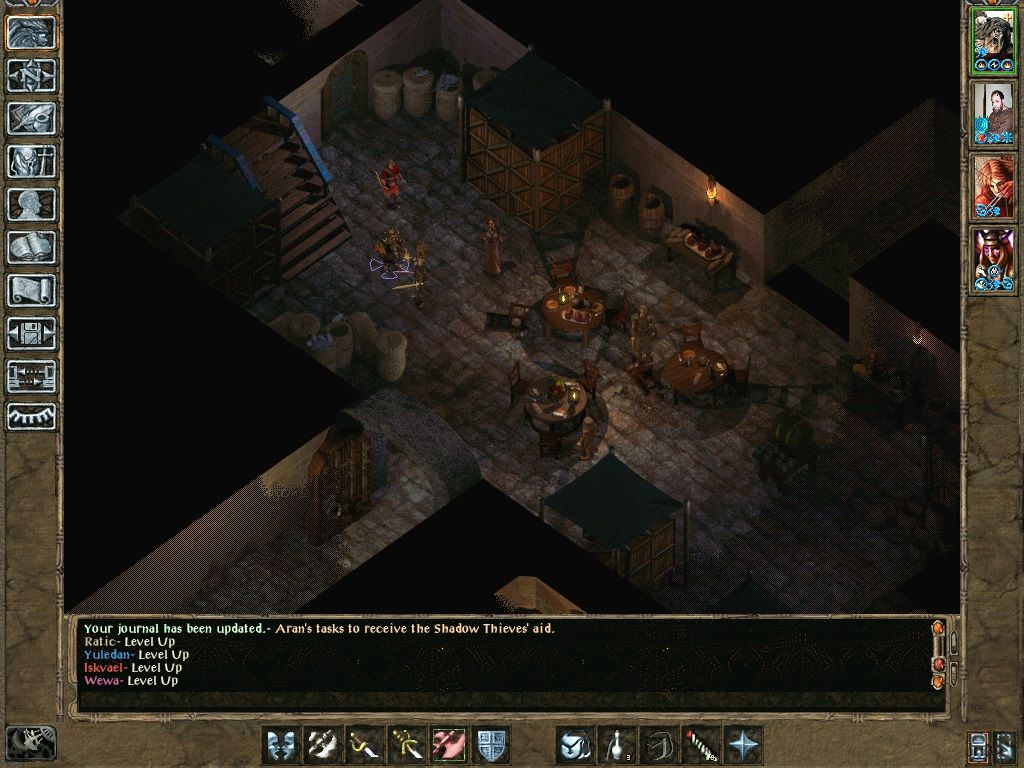
Task: Open the options with the floppy disk button
Action: click(x=32, y=333)
